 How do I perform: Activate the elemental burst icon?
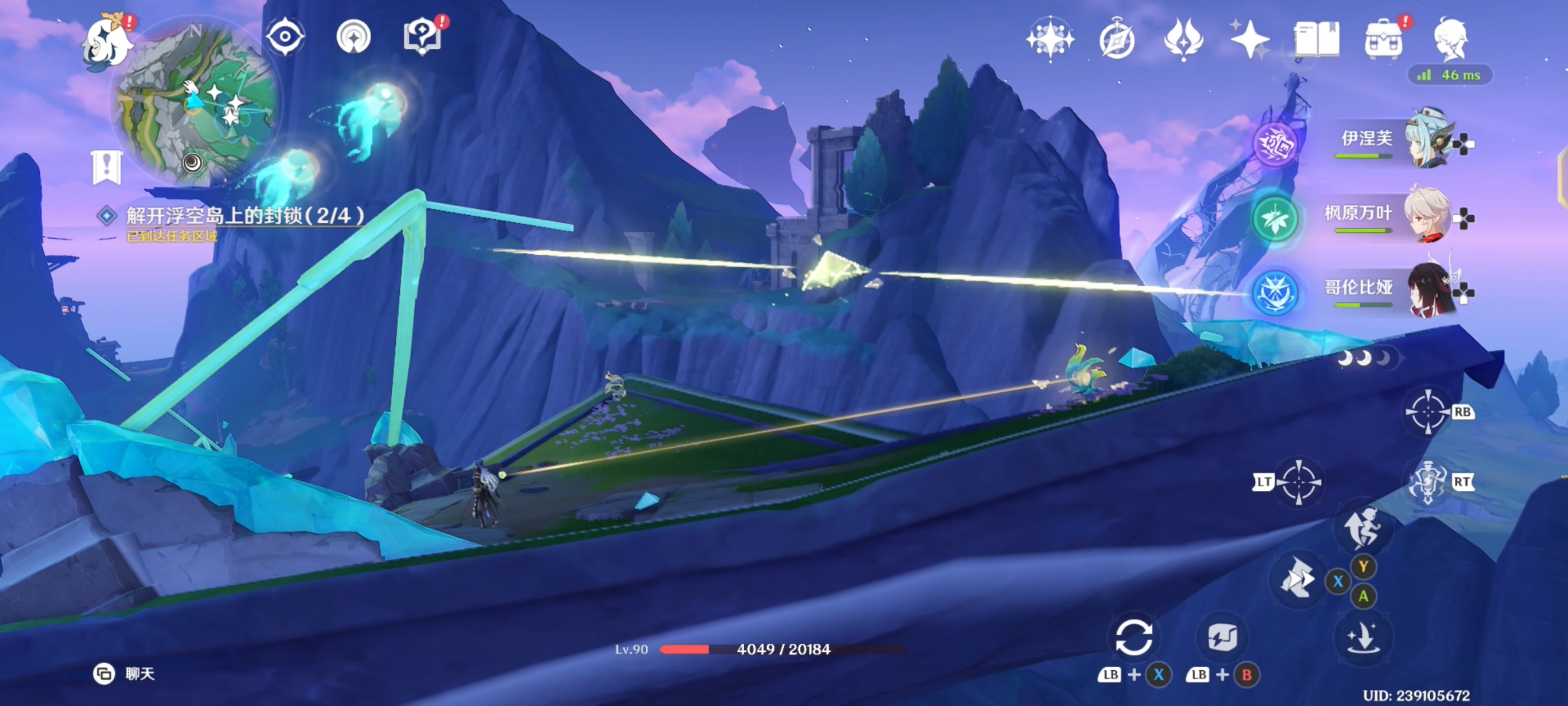[x=1427, y=482]
